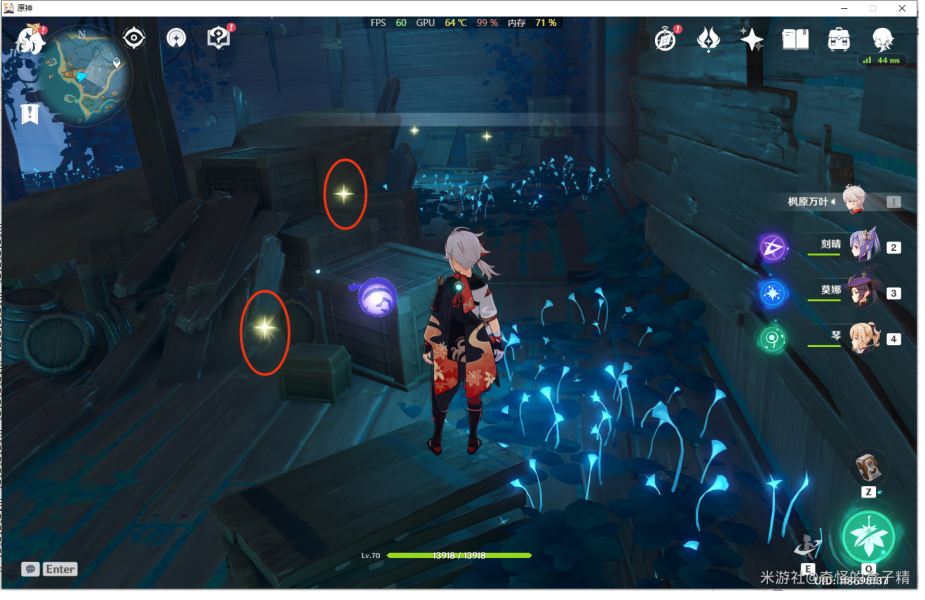This screenshot has width=925, height=600.
Task: Switch to party member 莫娜
Action: click(x=862, y=292)
